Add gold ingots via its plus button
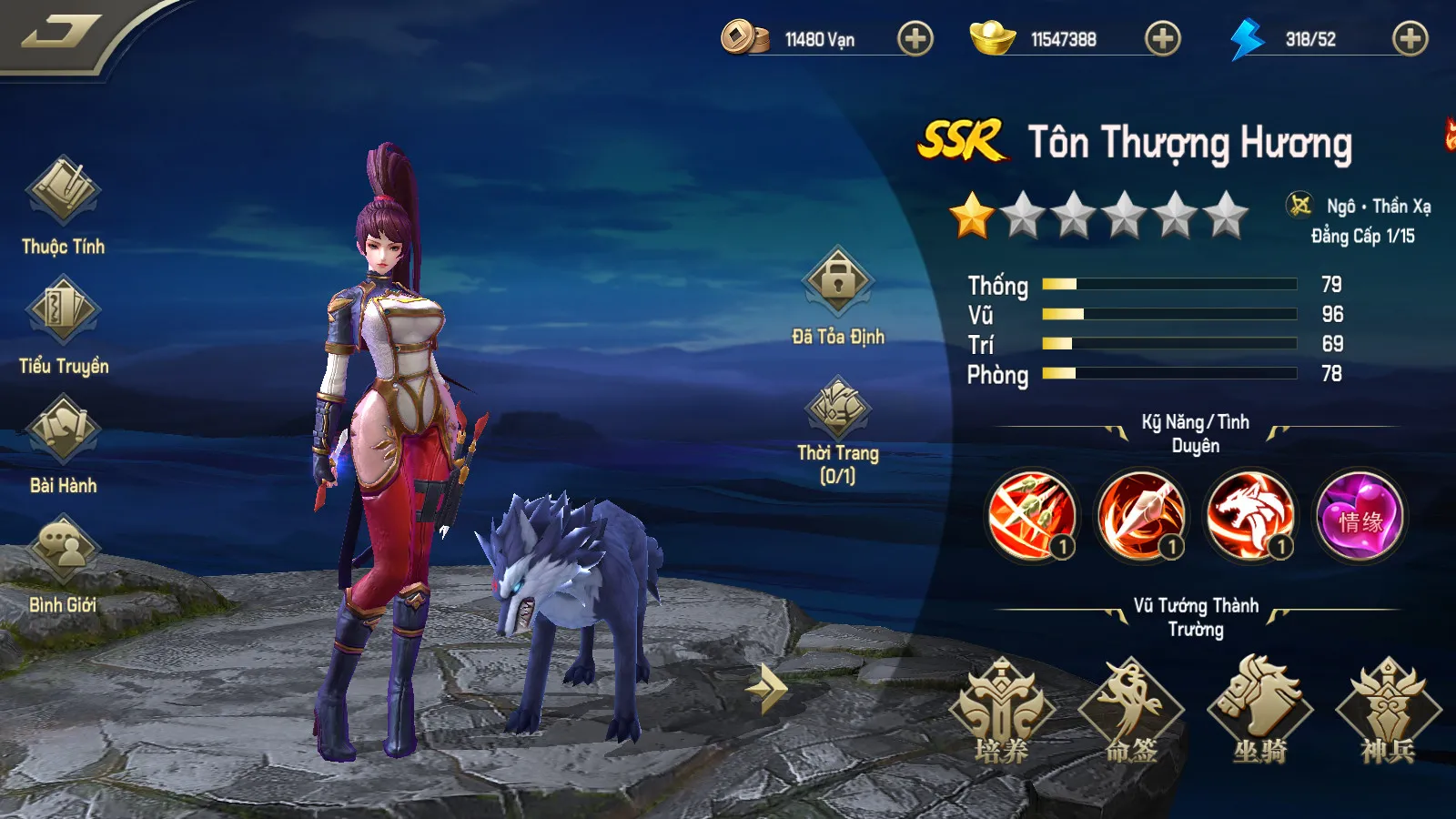 pos(1162,39)
